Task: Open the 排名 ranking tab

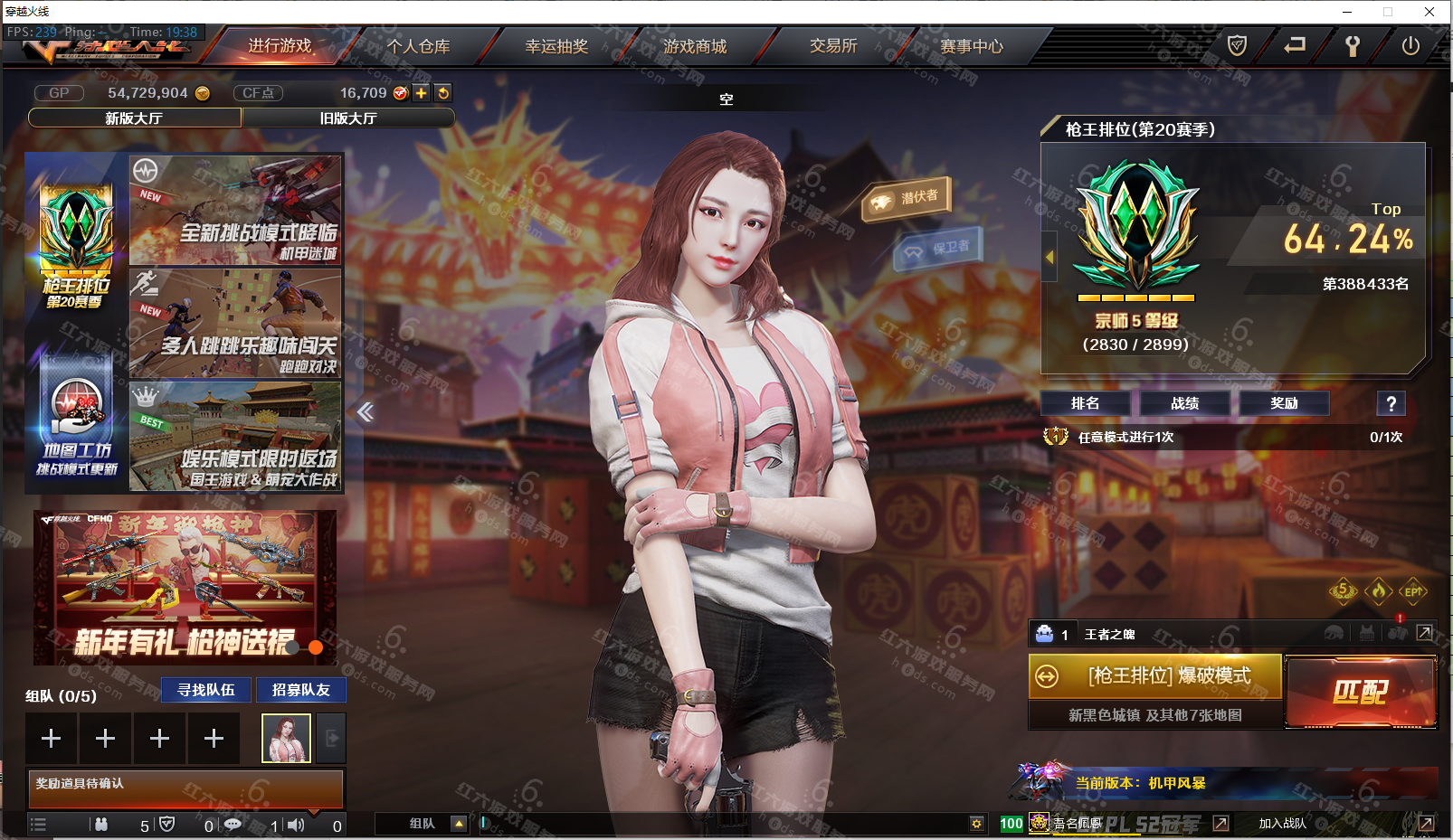Action: click(1085, 403)
